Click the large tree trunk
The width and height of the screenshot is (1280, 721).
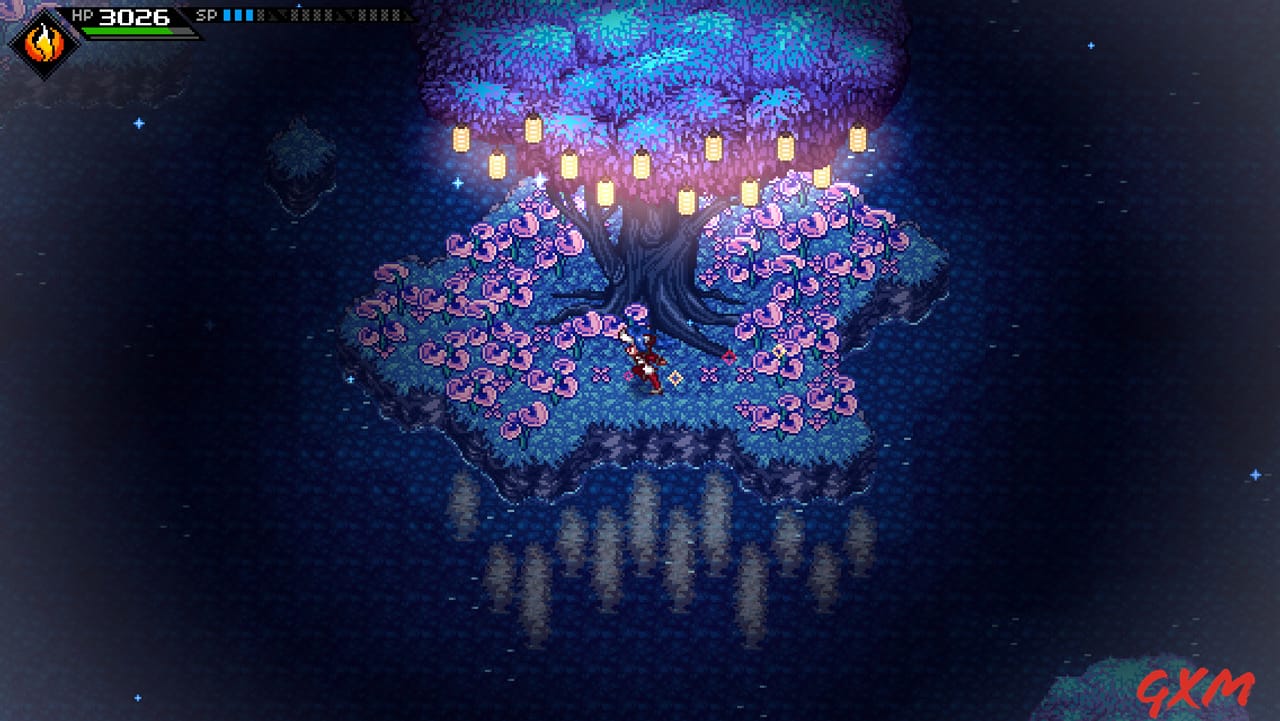[x=650, y=250]
